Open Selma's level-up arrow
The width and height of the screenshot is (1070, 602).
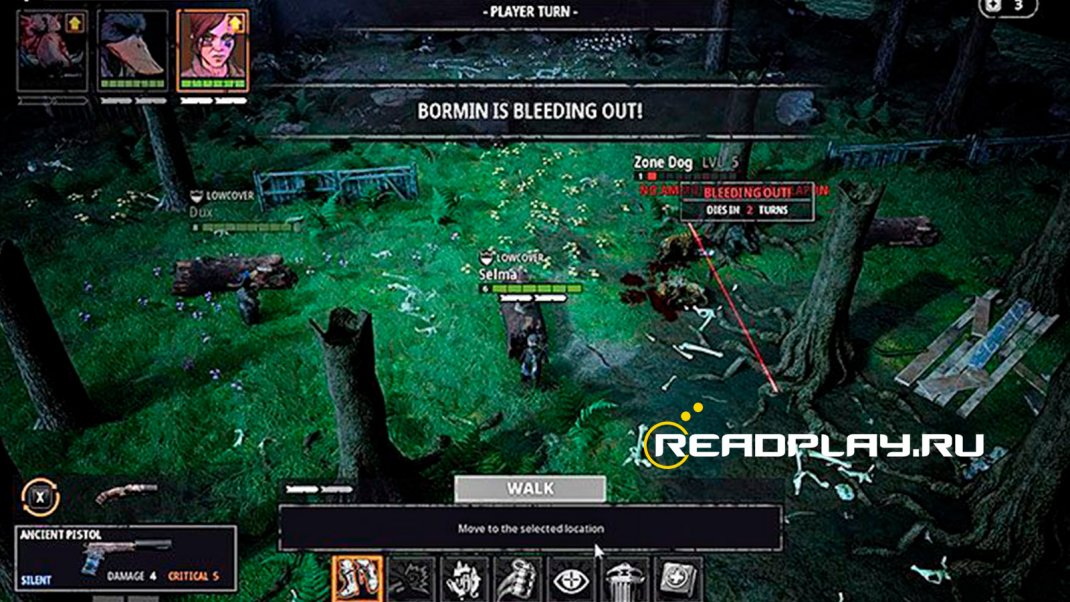[x=238, y=21]
